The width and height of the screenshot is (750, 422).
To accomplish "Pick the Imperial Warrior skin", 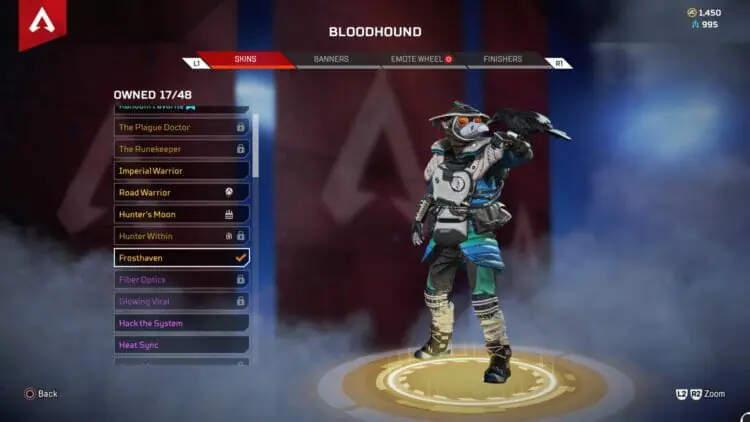I will tap(181, 171).
